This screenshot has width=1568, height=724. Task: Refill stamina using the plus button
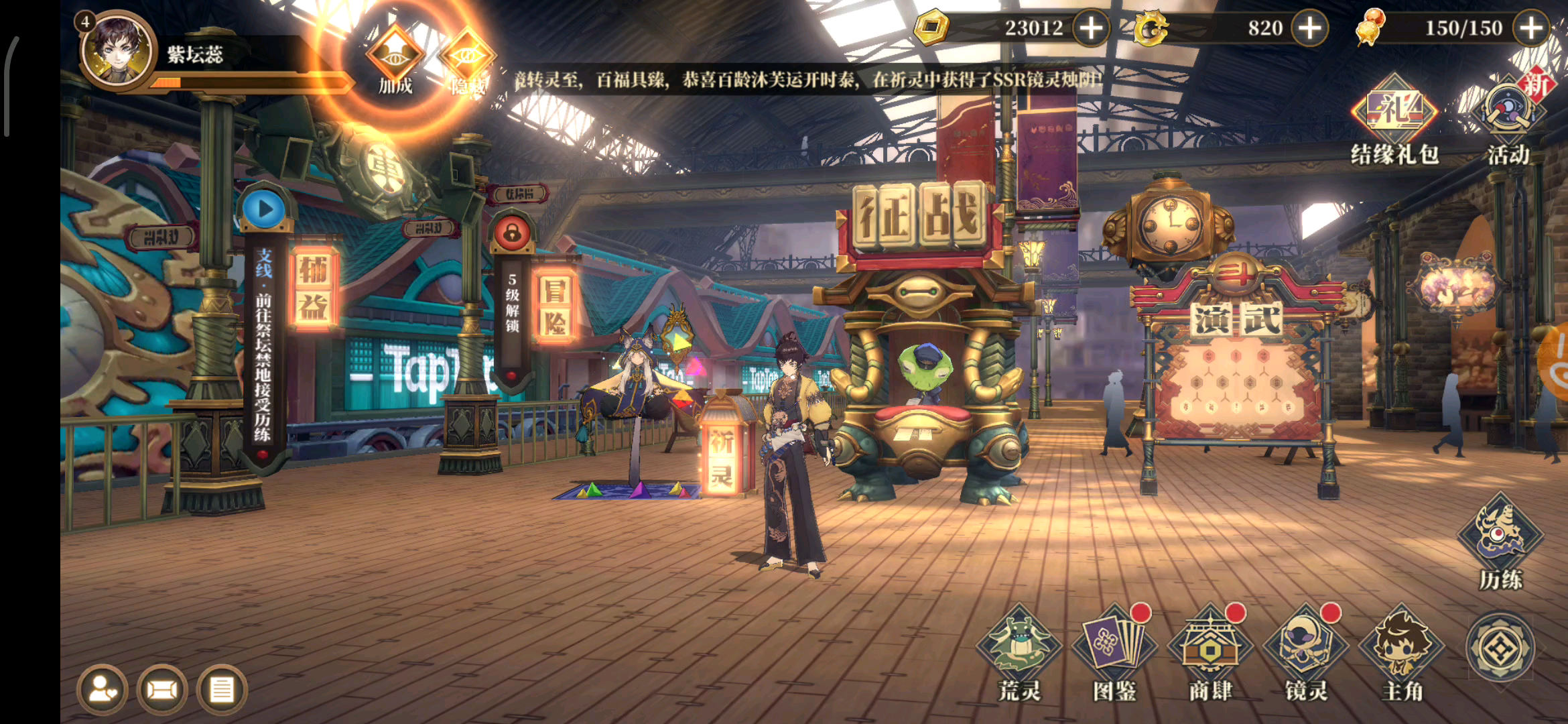1530,28
